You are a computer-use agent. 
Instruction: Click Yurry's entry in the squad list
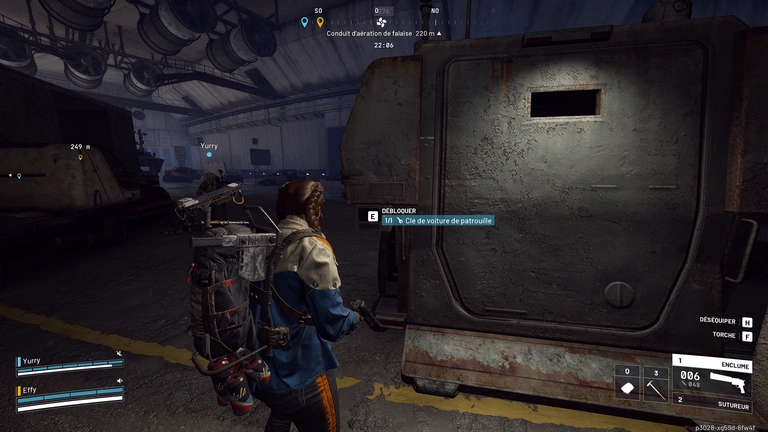click(68, 363)
